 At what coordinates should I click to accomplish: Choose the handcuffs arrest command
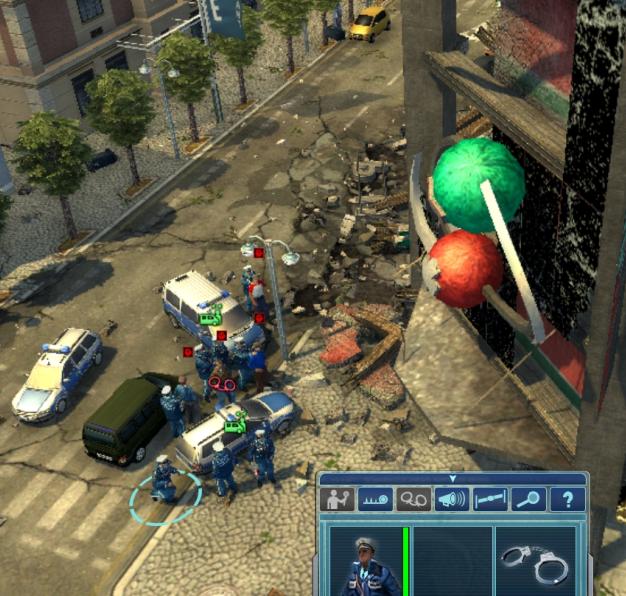pyautogui.click(x=413, y=499)
